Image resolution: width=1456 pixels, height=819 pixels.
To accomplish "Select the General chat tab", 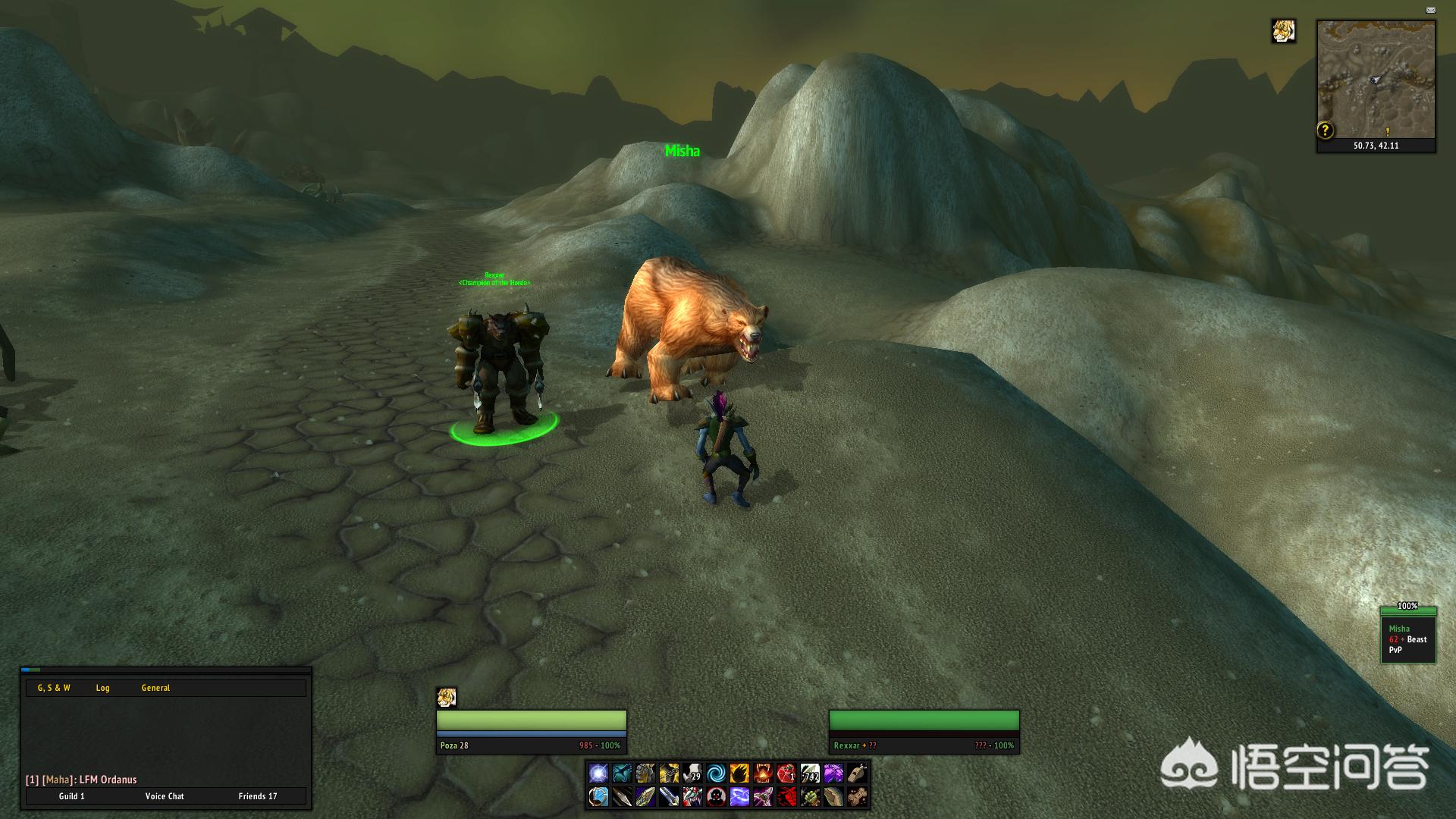I will (155, 688).
